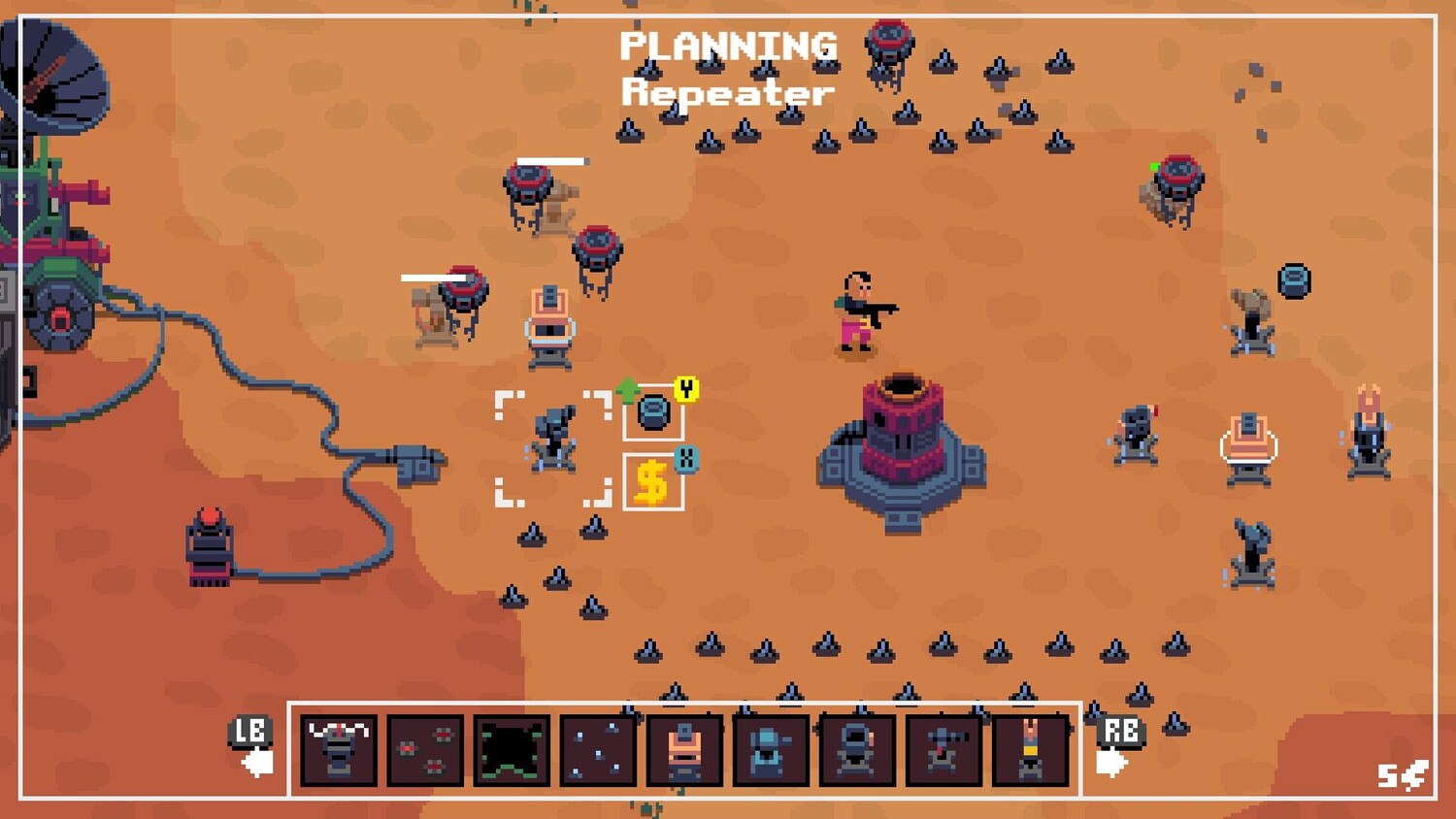This screenshot has width=1456, height=819.
Task: Select the electric arc tower slot
Action: (x=339, y=749)
